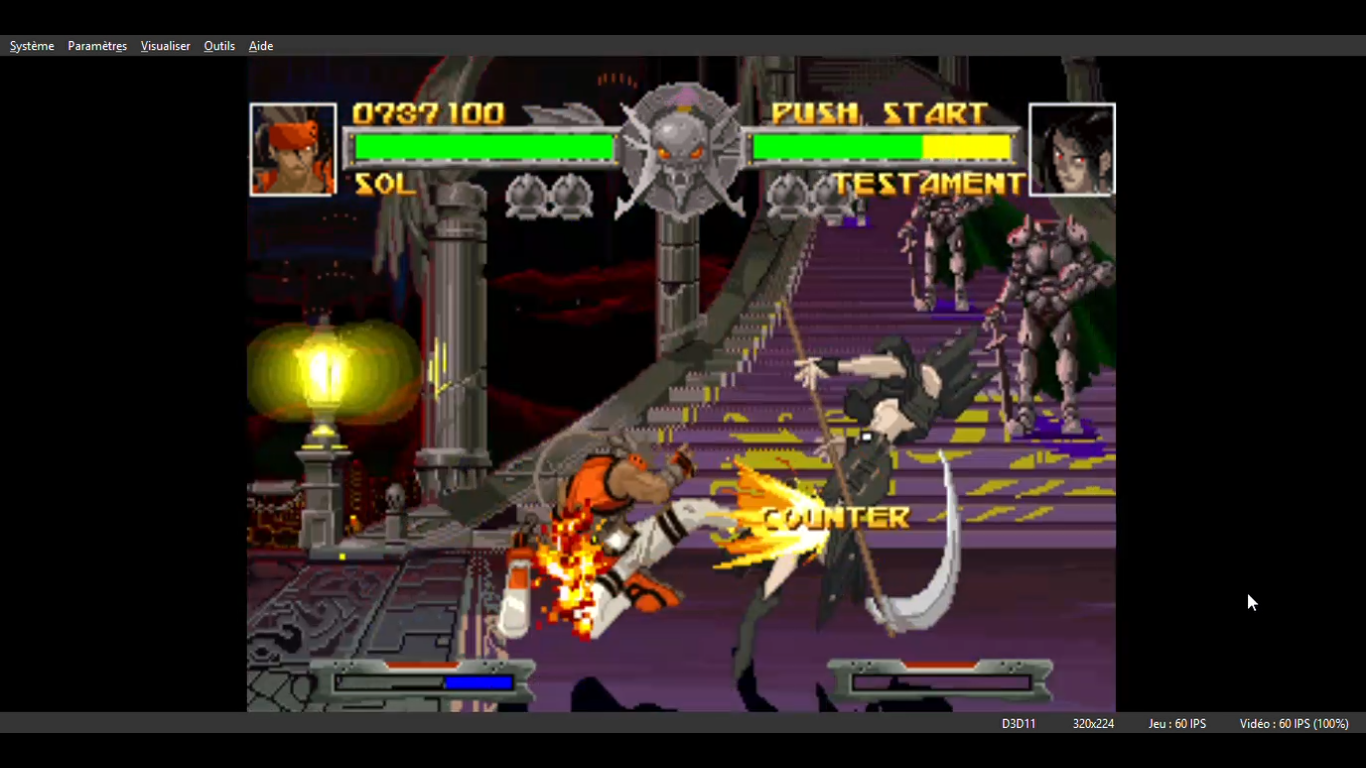Screen dimensions: 1366x768
Task: Open the Paramètres menu
Action: (x=97, y=46)
